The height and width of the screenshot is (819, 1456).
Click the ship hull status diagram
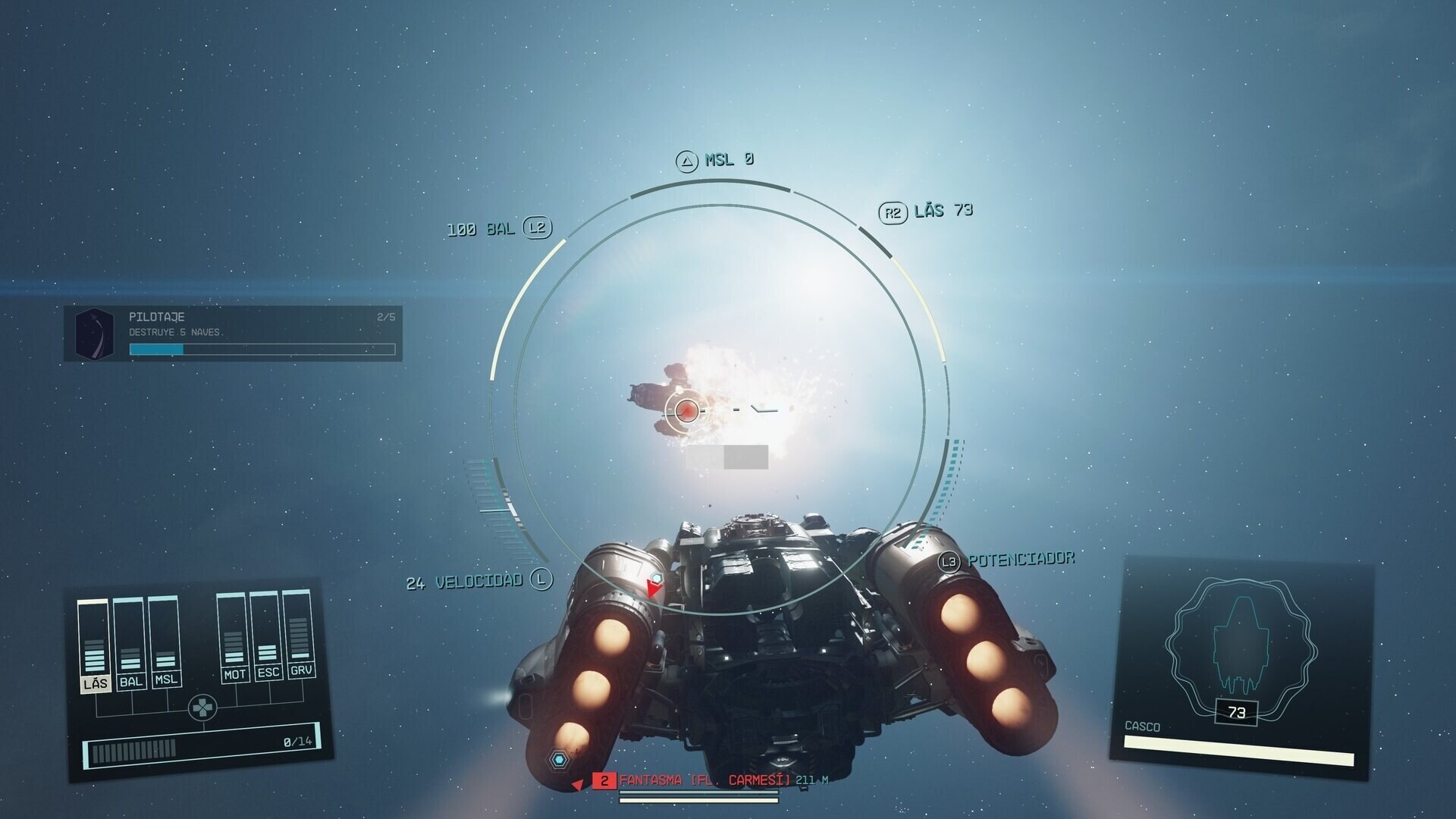1241,647
